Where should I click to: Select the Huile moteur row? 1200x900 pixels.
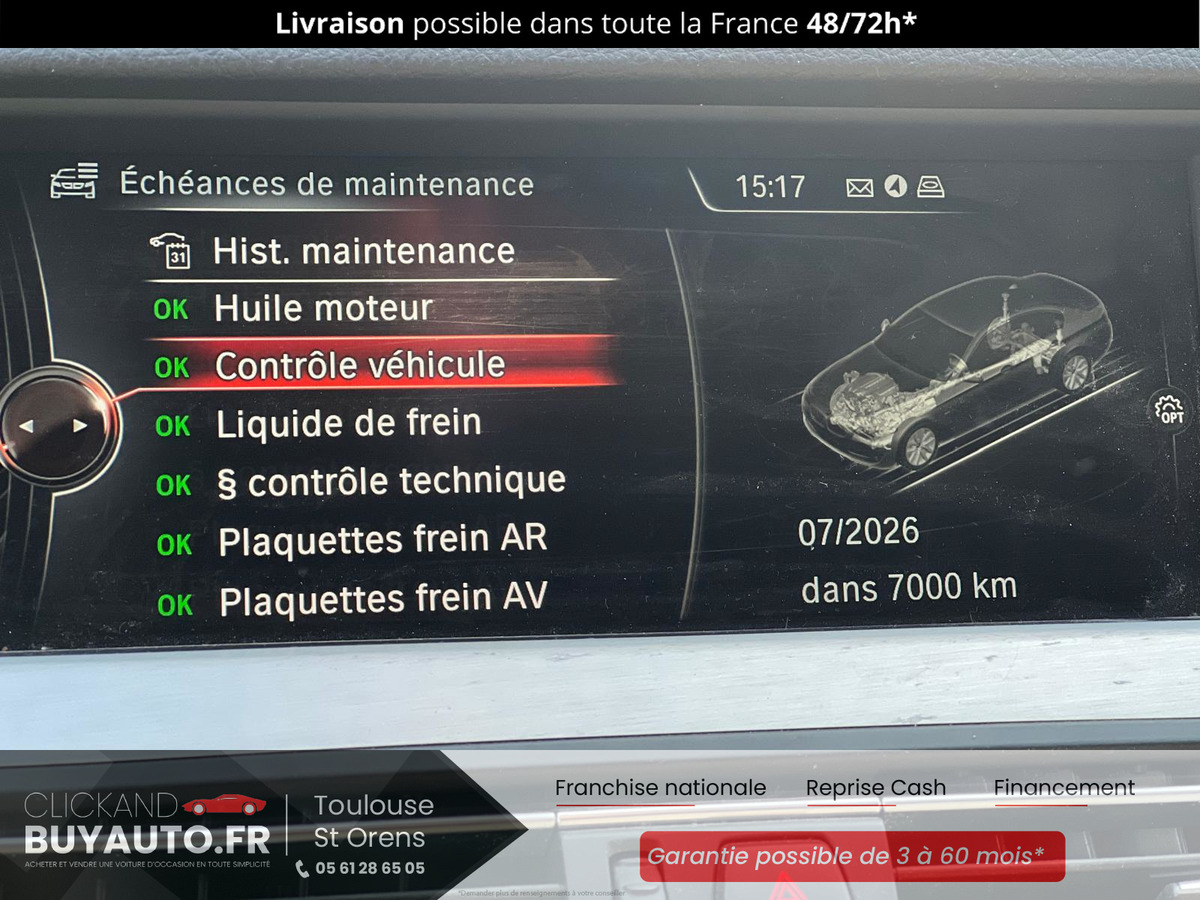point(323,309)
